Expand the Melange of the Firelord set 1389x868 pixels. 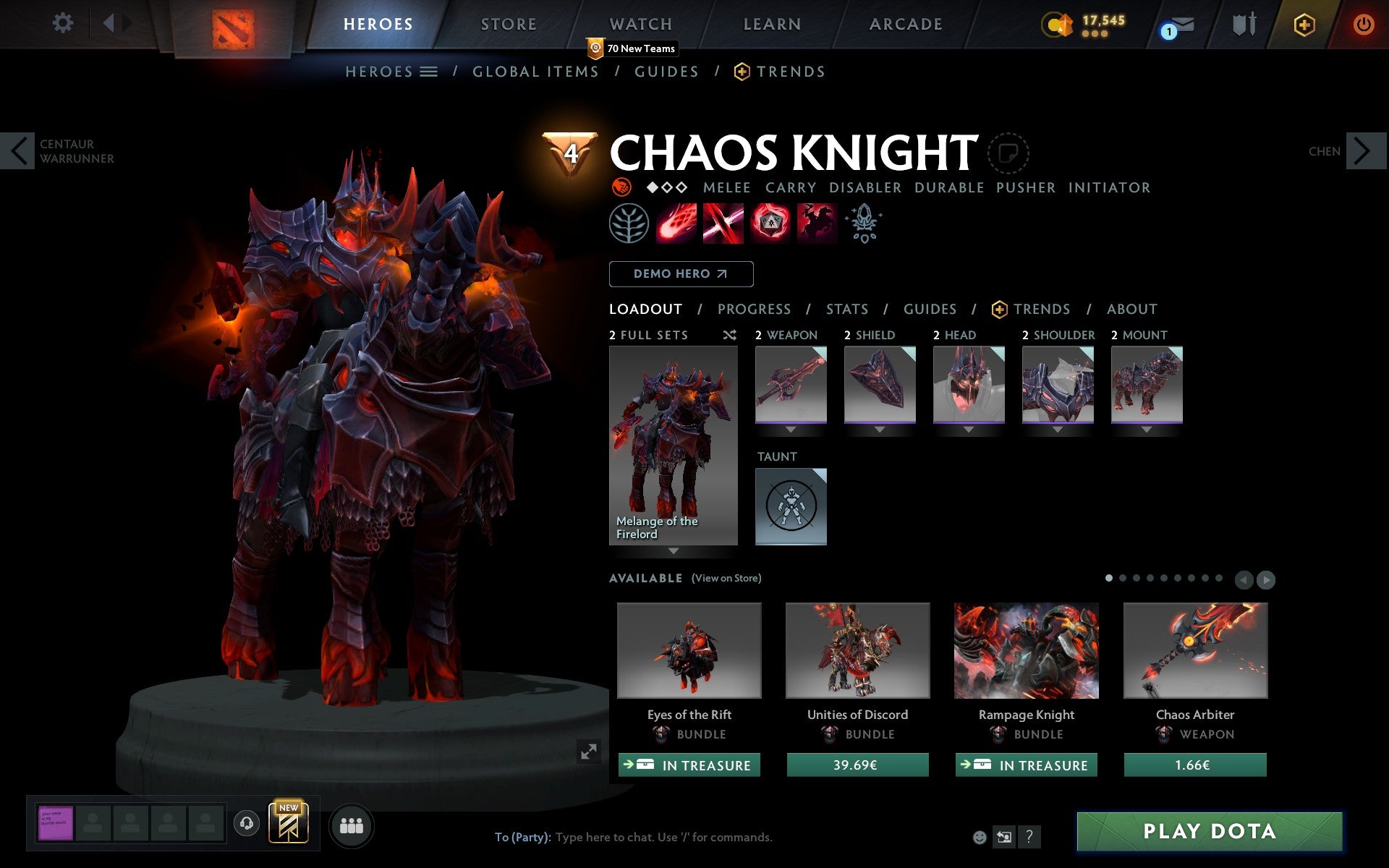(673, 550)
